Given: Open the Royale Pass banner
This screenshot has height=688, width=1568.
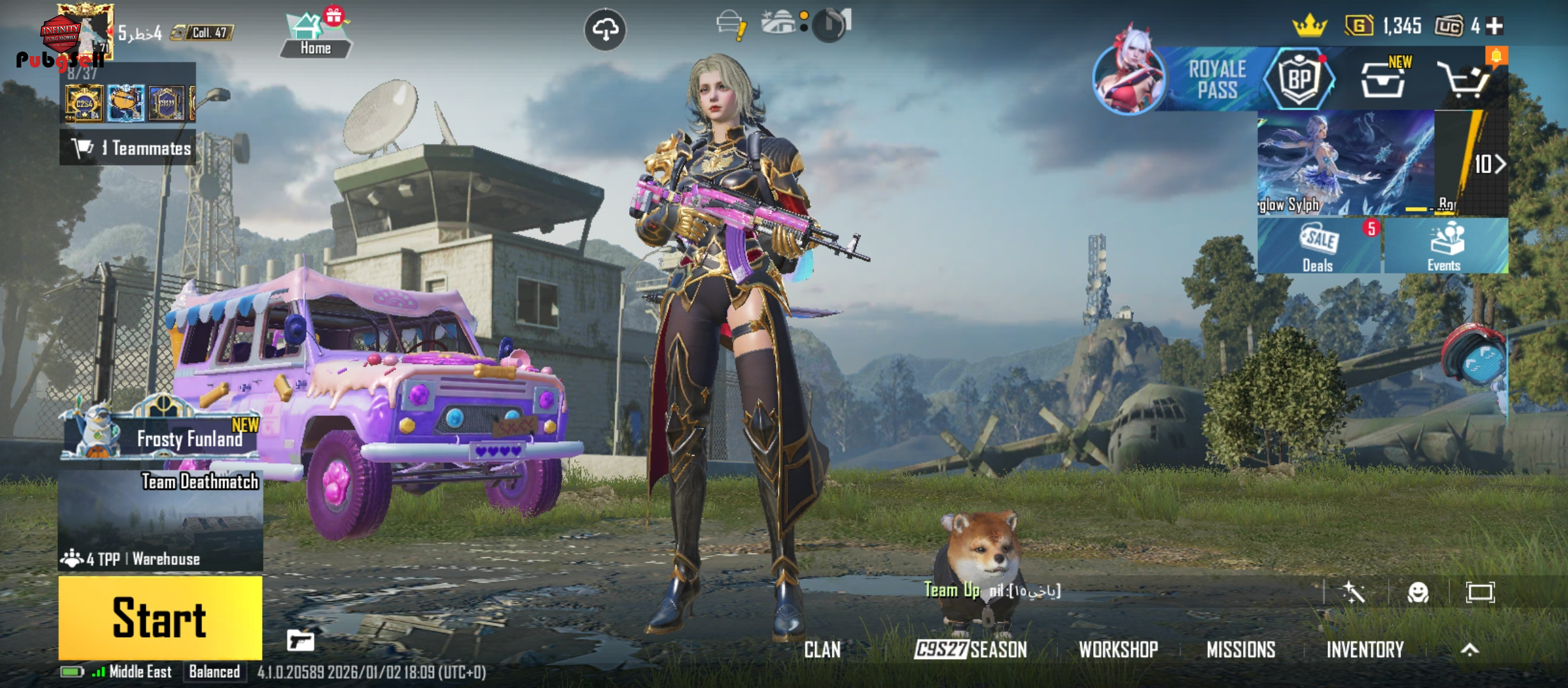Looking at the screenshot, I should 1216,80.
